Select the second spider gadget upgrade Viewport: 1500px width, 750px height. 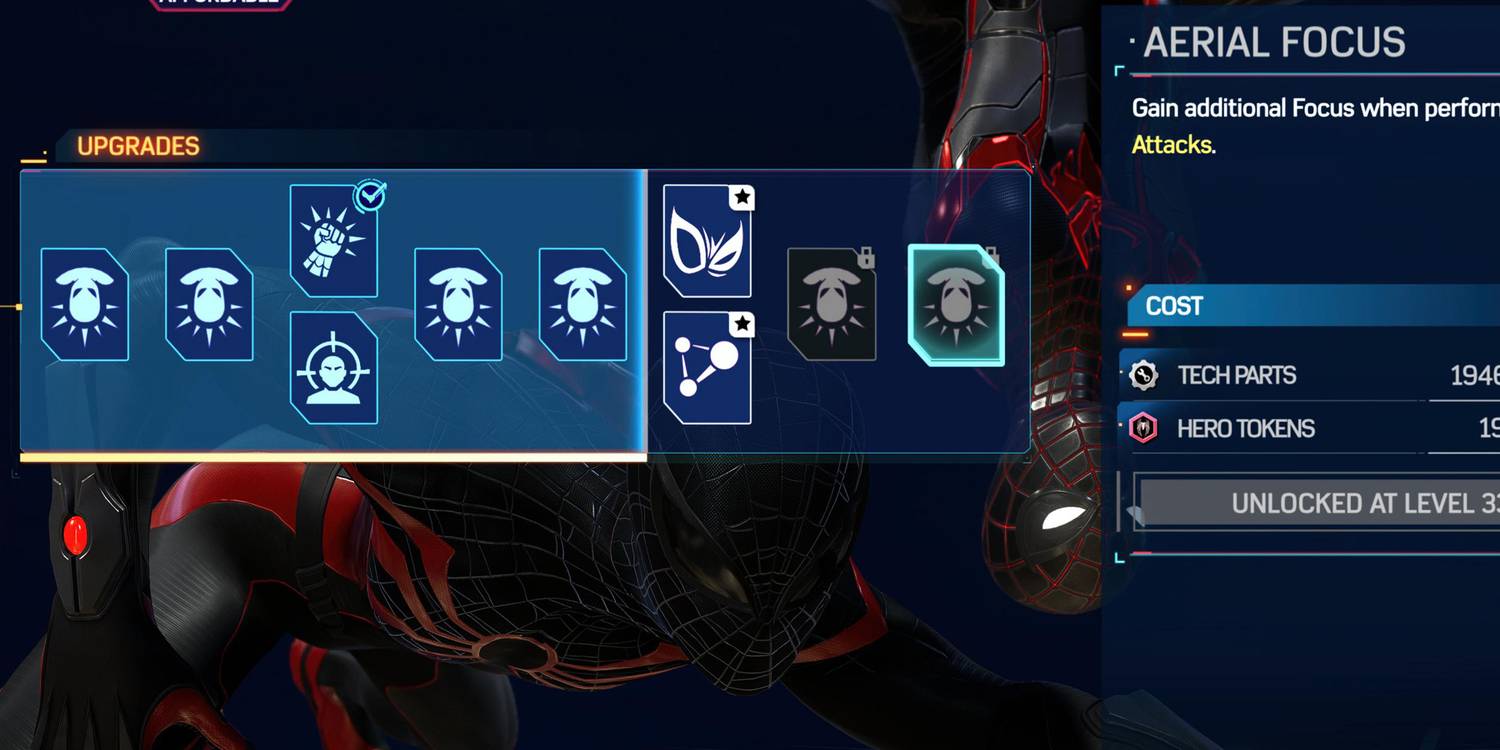pyautogui.click(x=209, y=305)
